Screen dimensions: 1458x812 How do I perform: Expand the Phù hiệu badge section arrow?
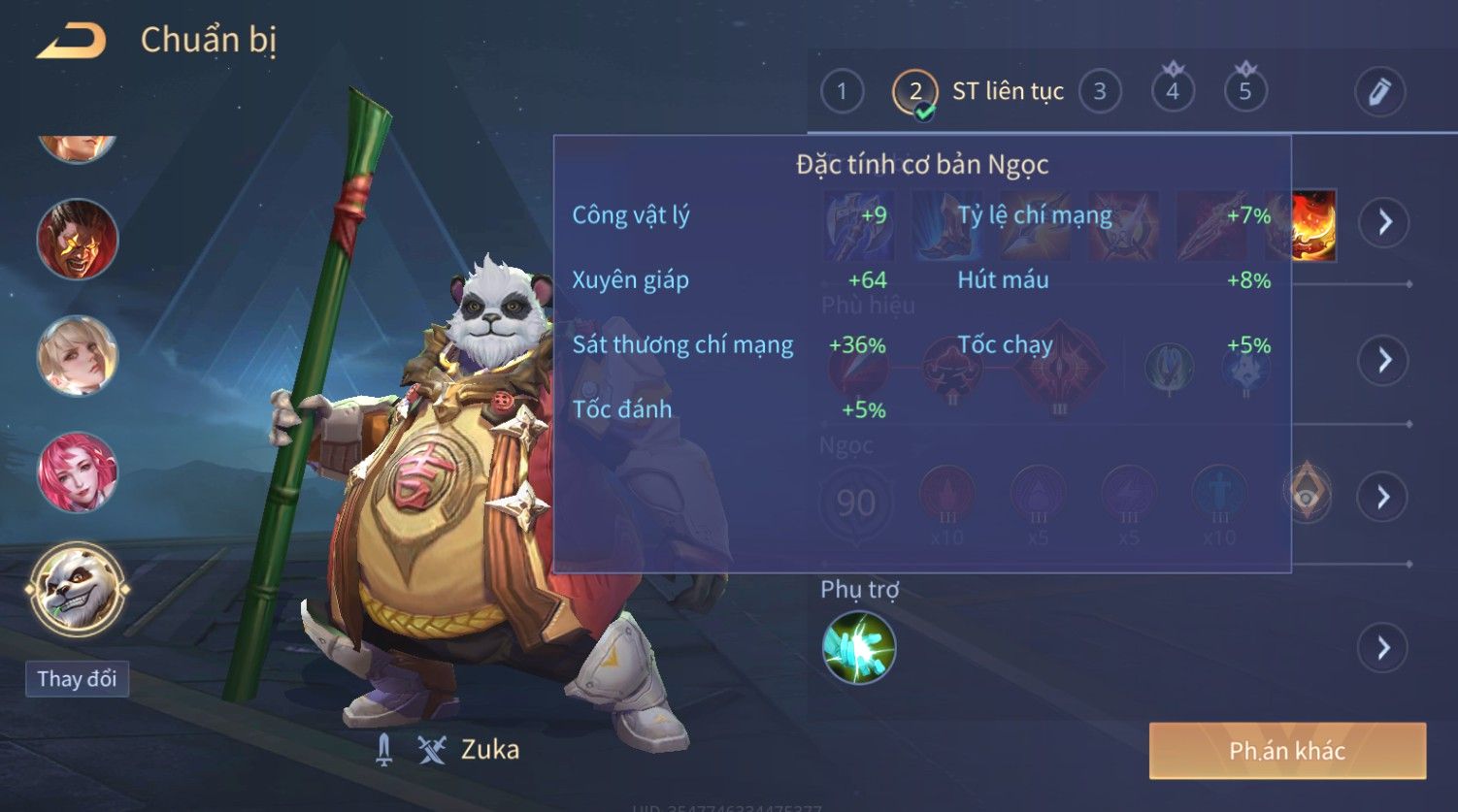pos(1384,360)
